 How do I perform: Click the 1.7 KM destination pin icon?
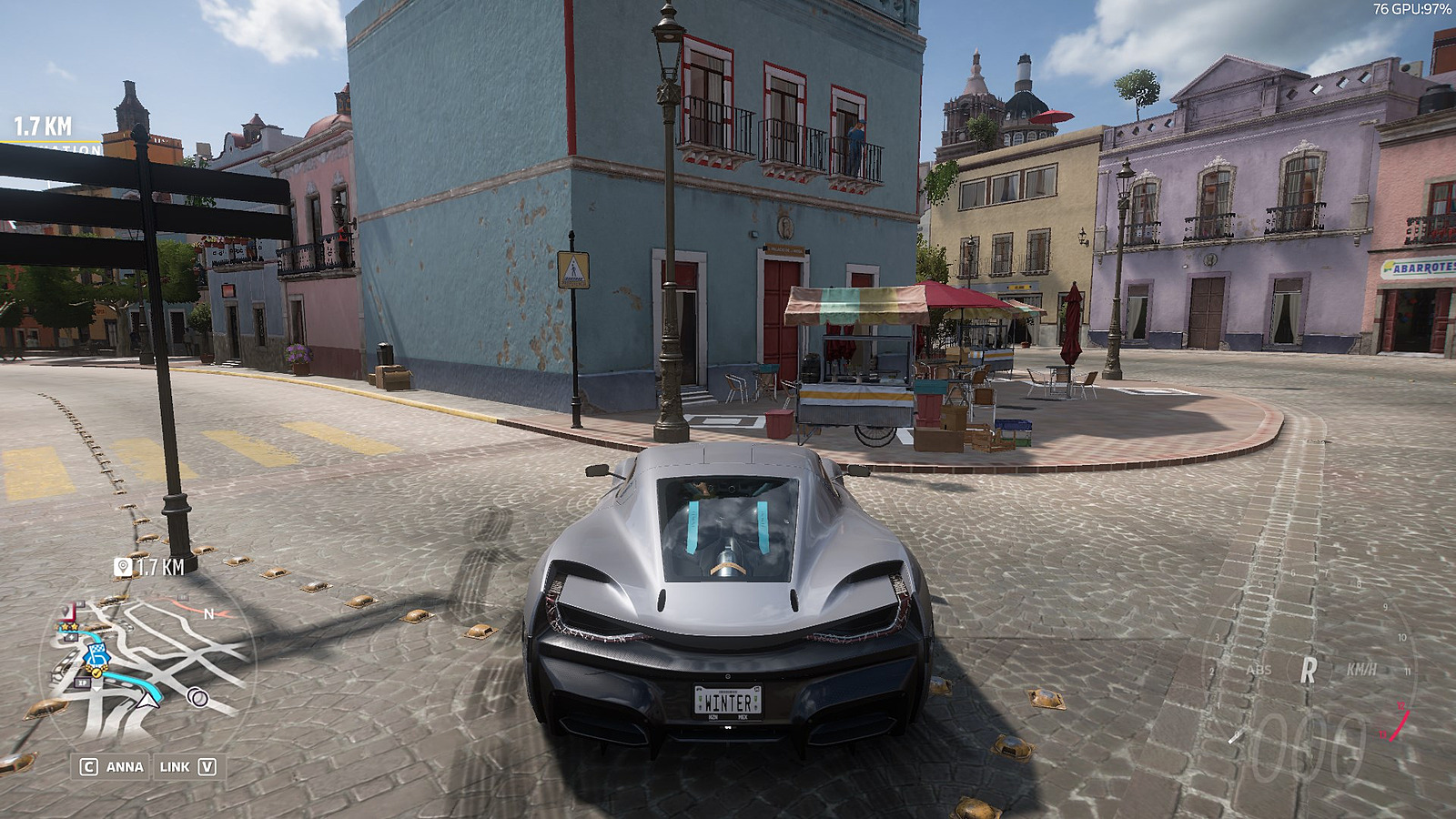click(x=123, y=567)
